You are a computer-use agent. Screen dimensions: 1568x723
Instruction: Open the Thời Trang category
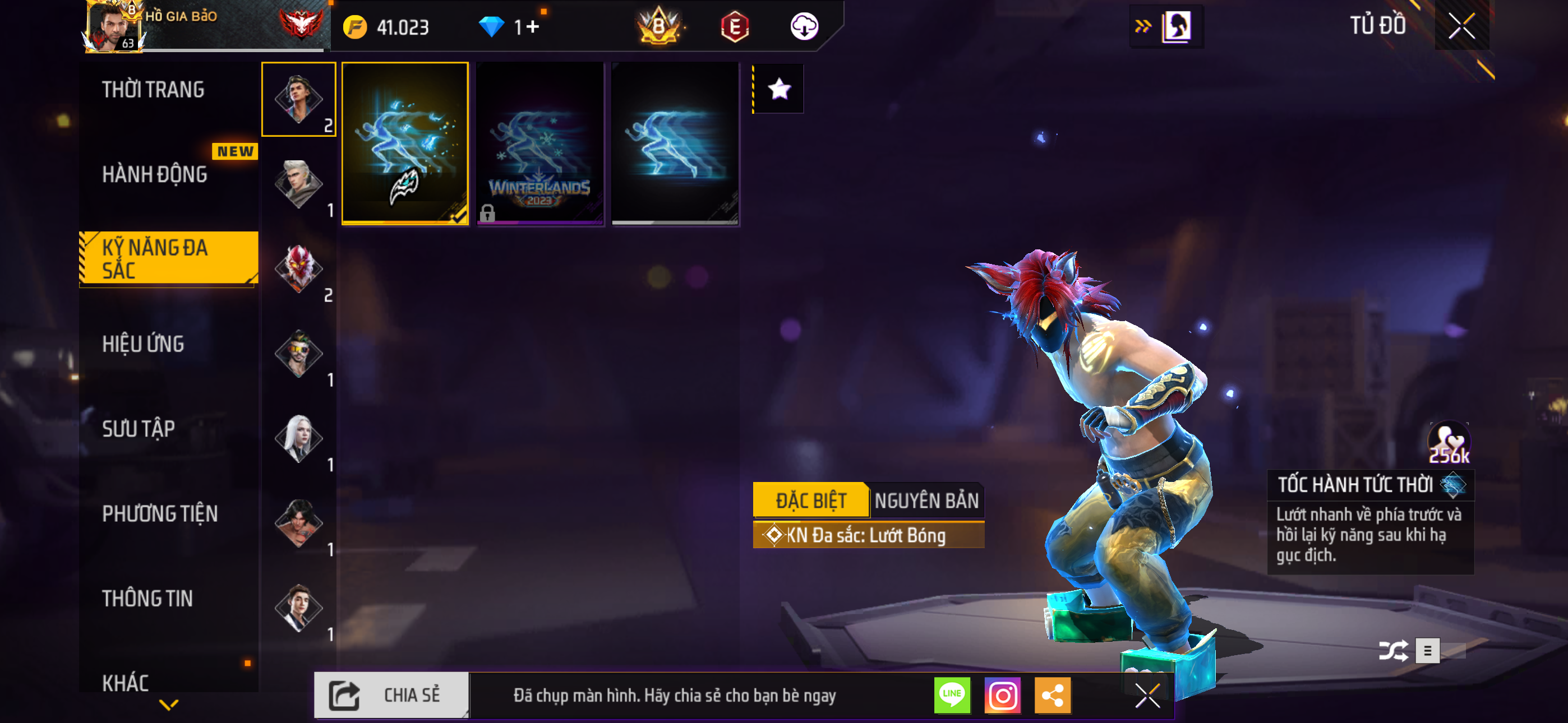tap(153, 90)
